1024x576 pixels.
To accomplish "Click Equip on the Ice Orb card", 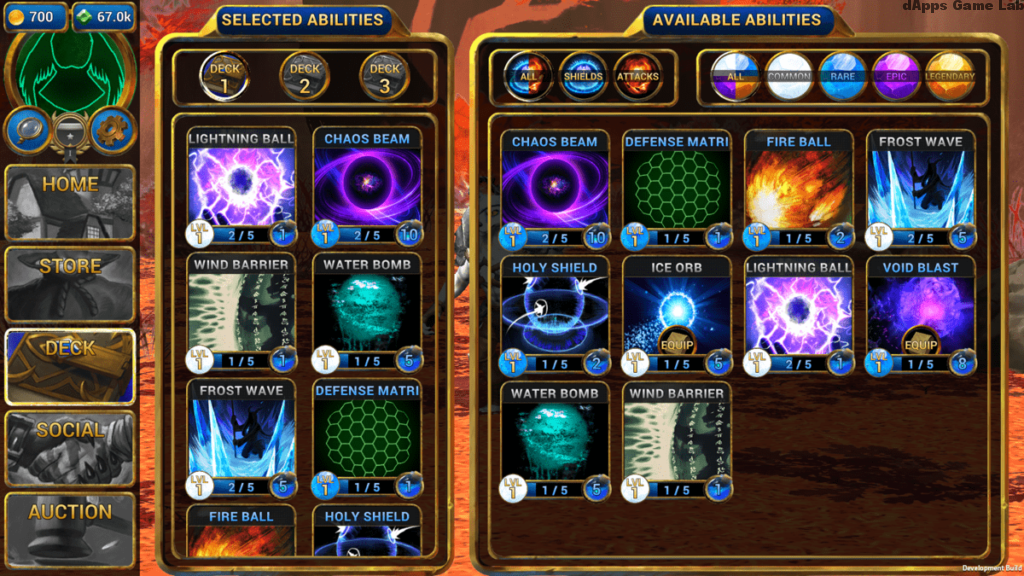I will pyautogui.click(x=676, y=340).
